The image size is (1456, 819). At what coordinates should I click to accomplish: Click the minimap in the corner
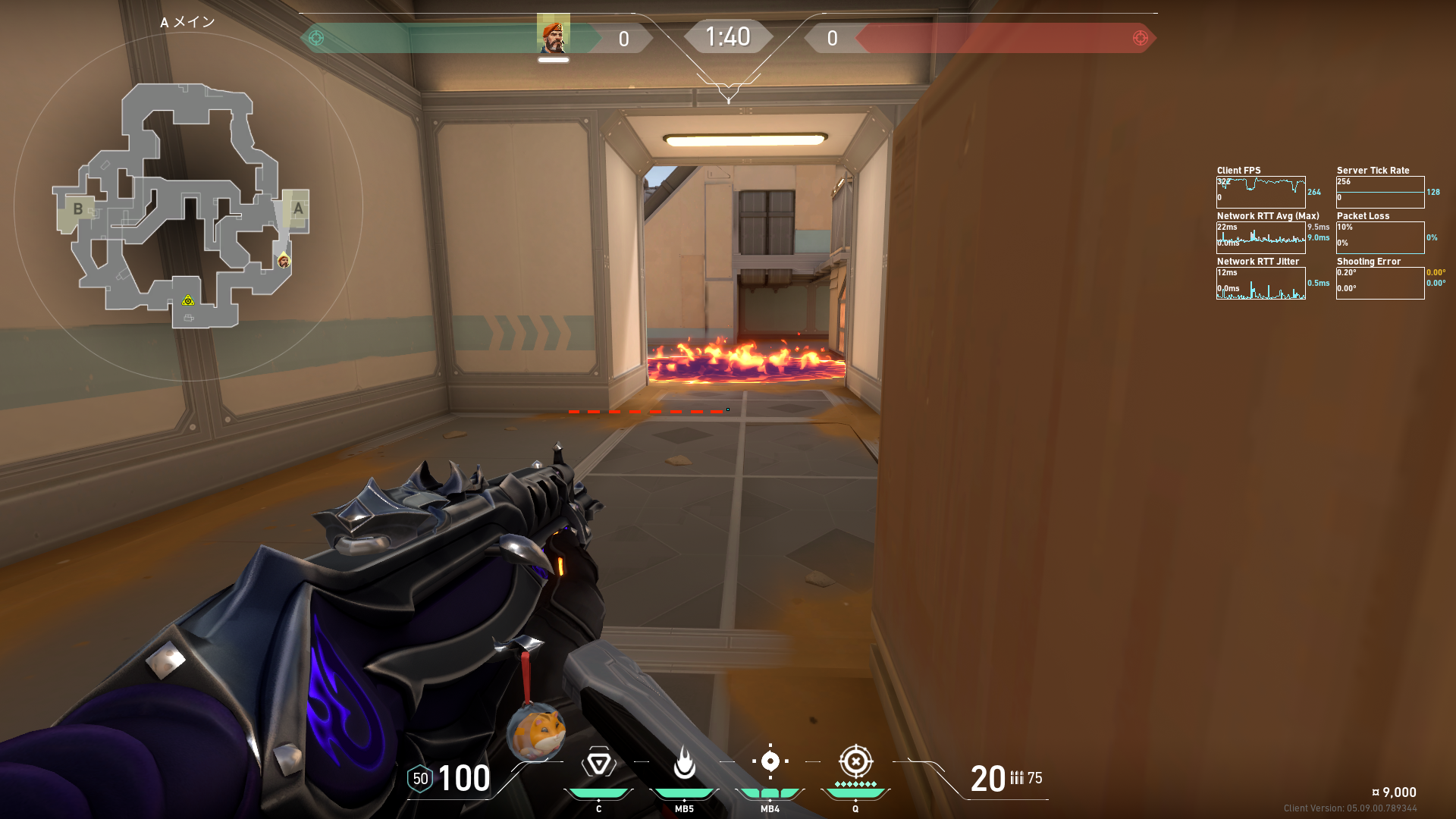pos(182,206)
